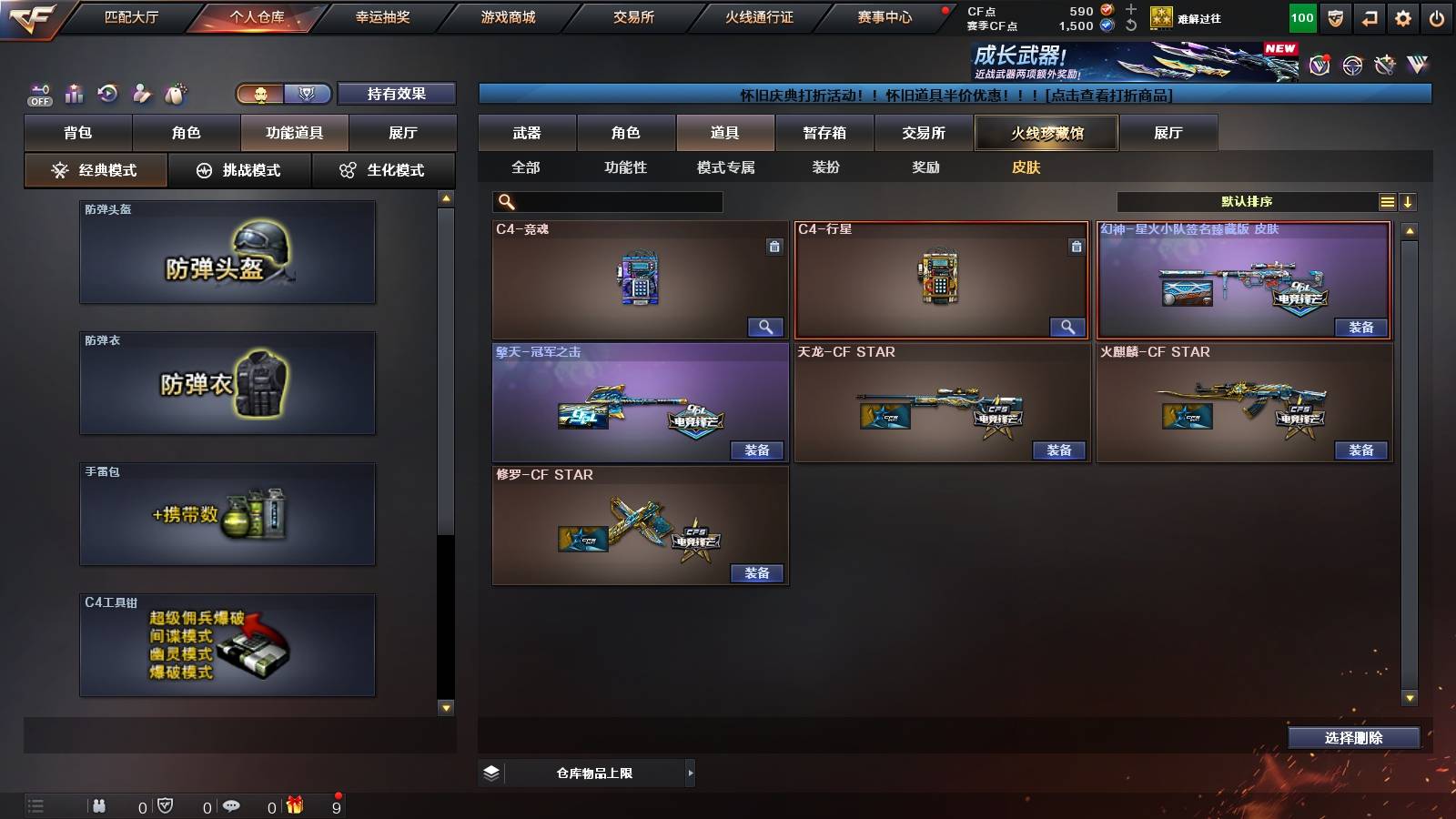Image resolution: width=1456 pixels, height=819 pixels.
Task: Click the dog tags icon
Action: (x=173, y=93)
